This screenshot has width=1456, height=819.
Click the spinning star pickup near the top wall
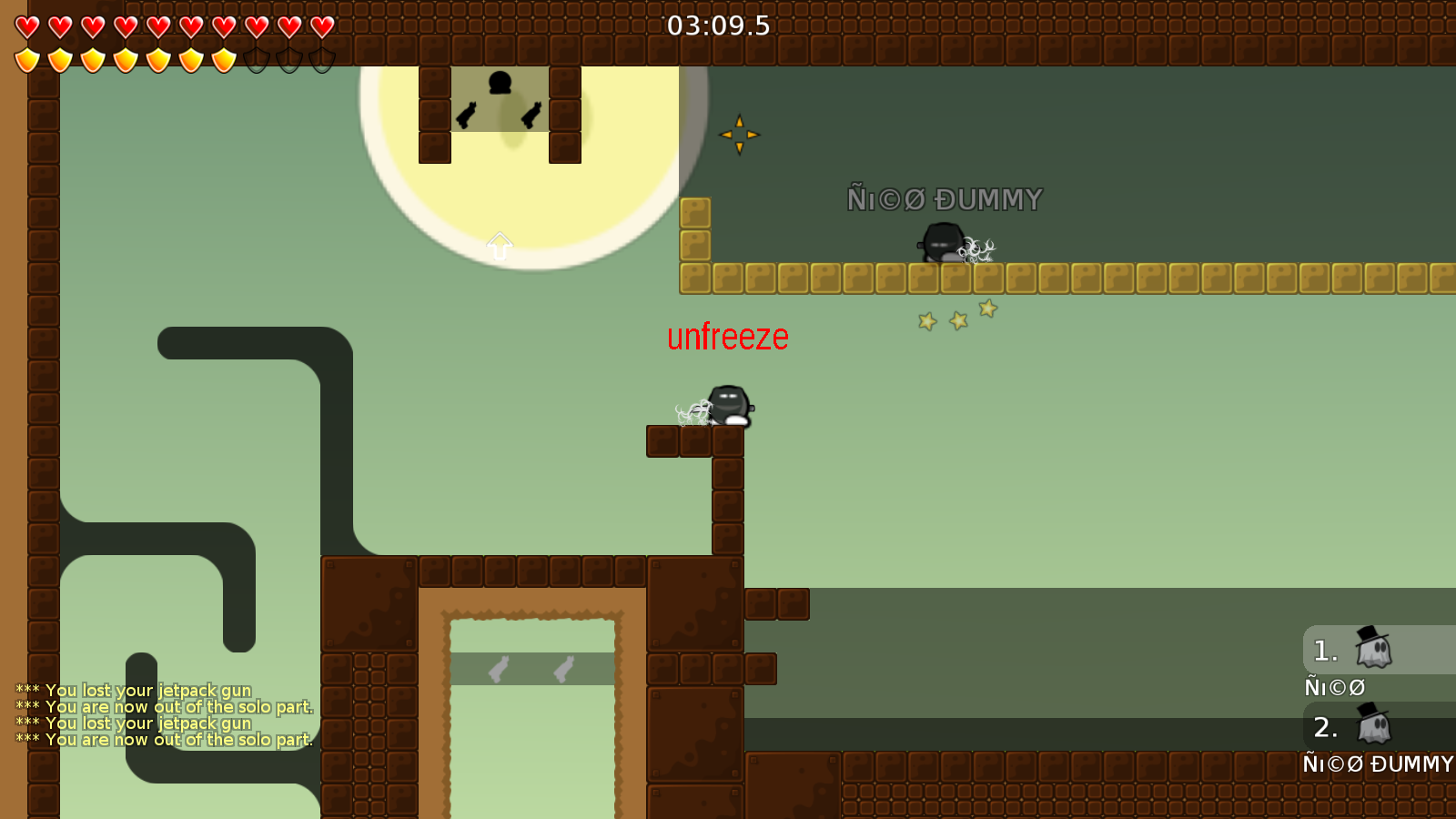(x=742, y=134)
